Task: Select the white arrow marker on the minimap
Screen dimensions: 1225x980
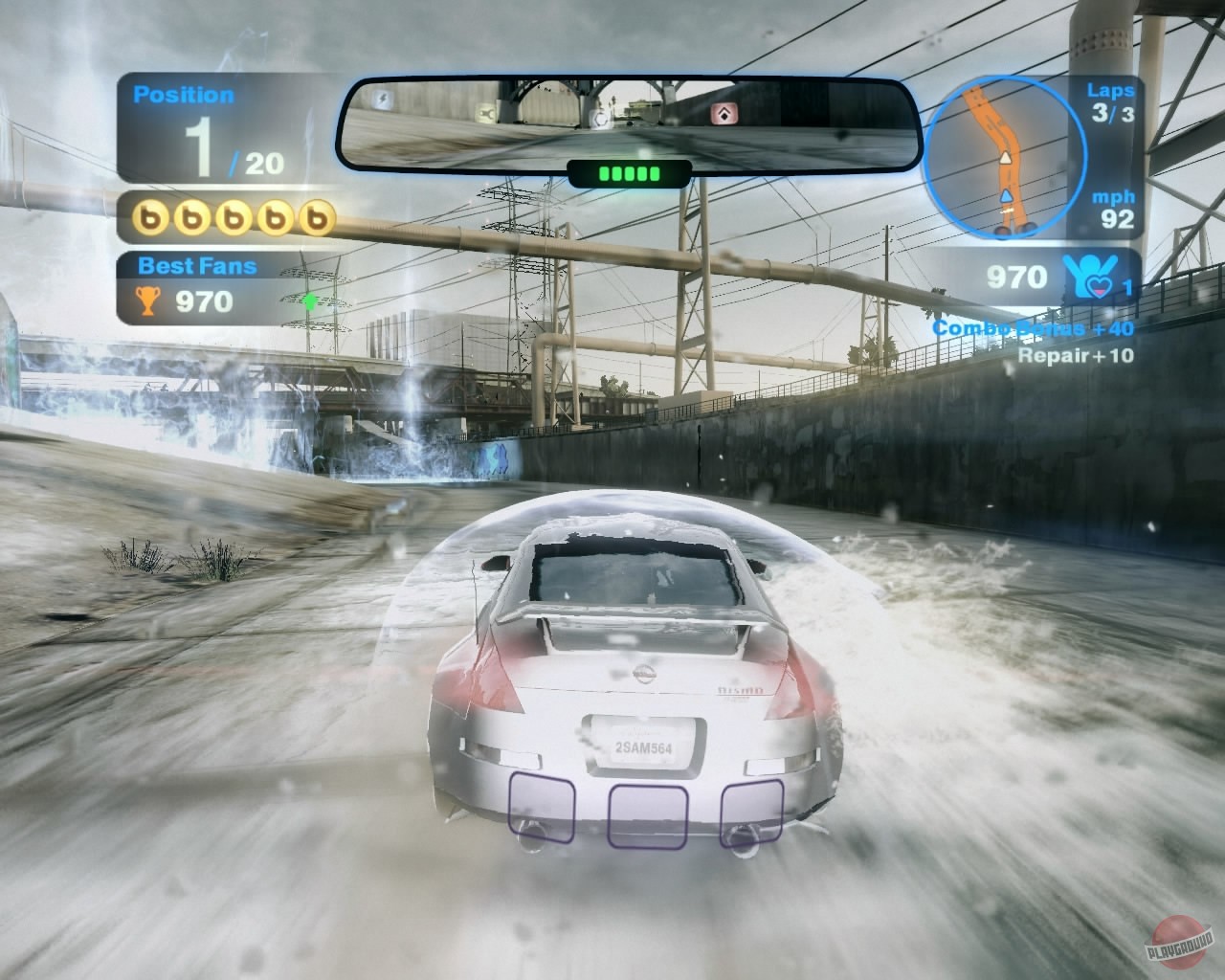Action: click(x=1005, y=157)
